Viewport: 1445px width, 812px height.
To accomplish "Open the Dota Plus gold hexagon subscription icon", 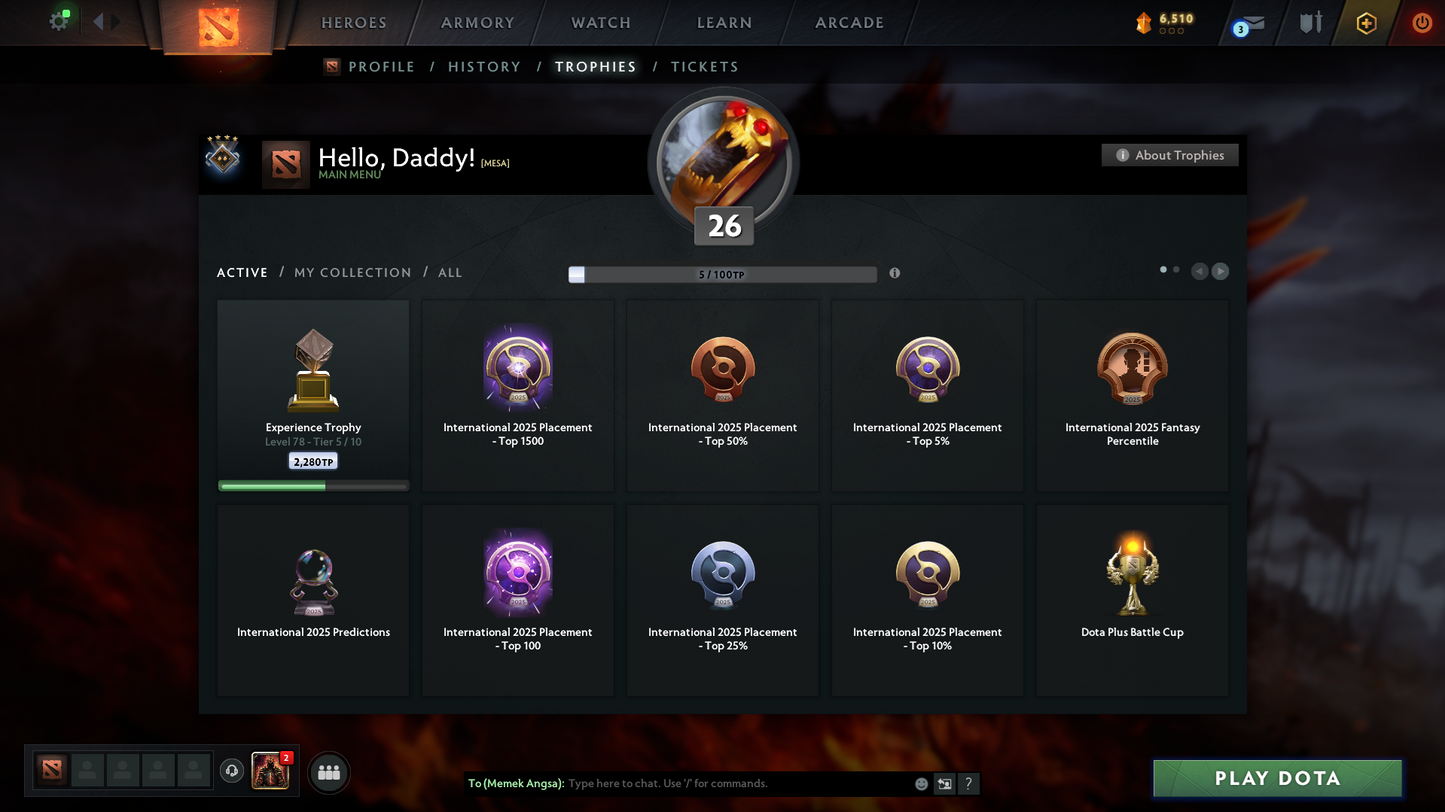I will (1366, 22).
